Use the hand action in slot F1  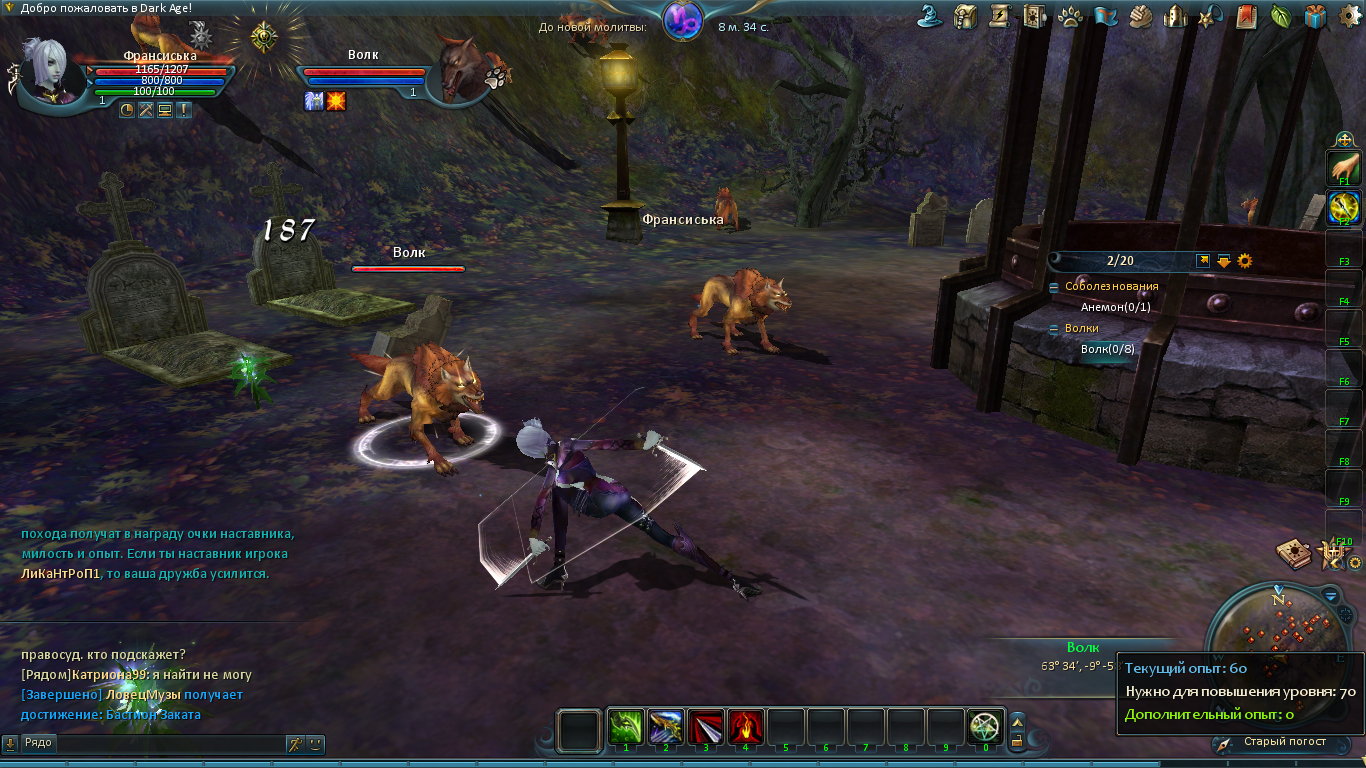click(1344, 167)
